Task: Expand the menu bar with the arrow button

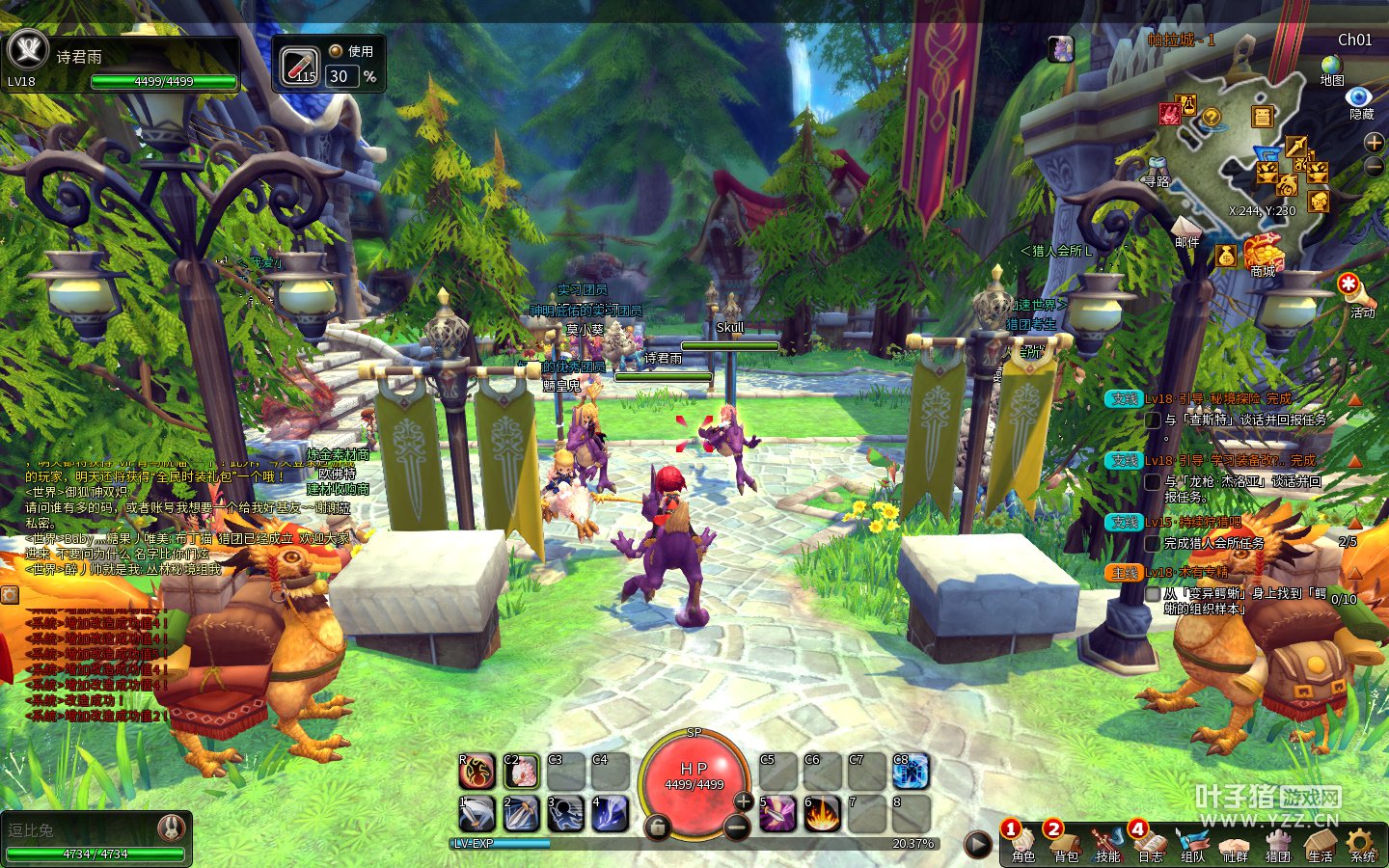Action: click(977, 845)
